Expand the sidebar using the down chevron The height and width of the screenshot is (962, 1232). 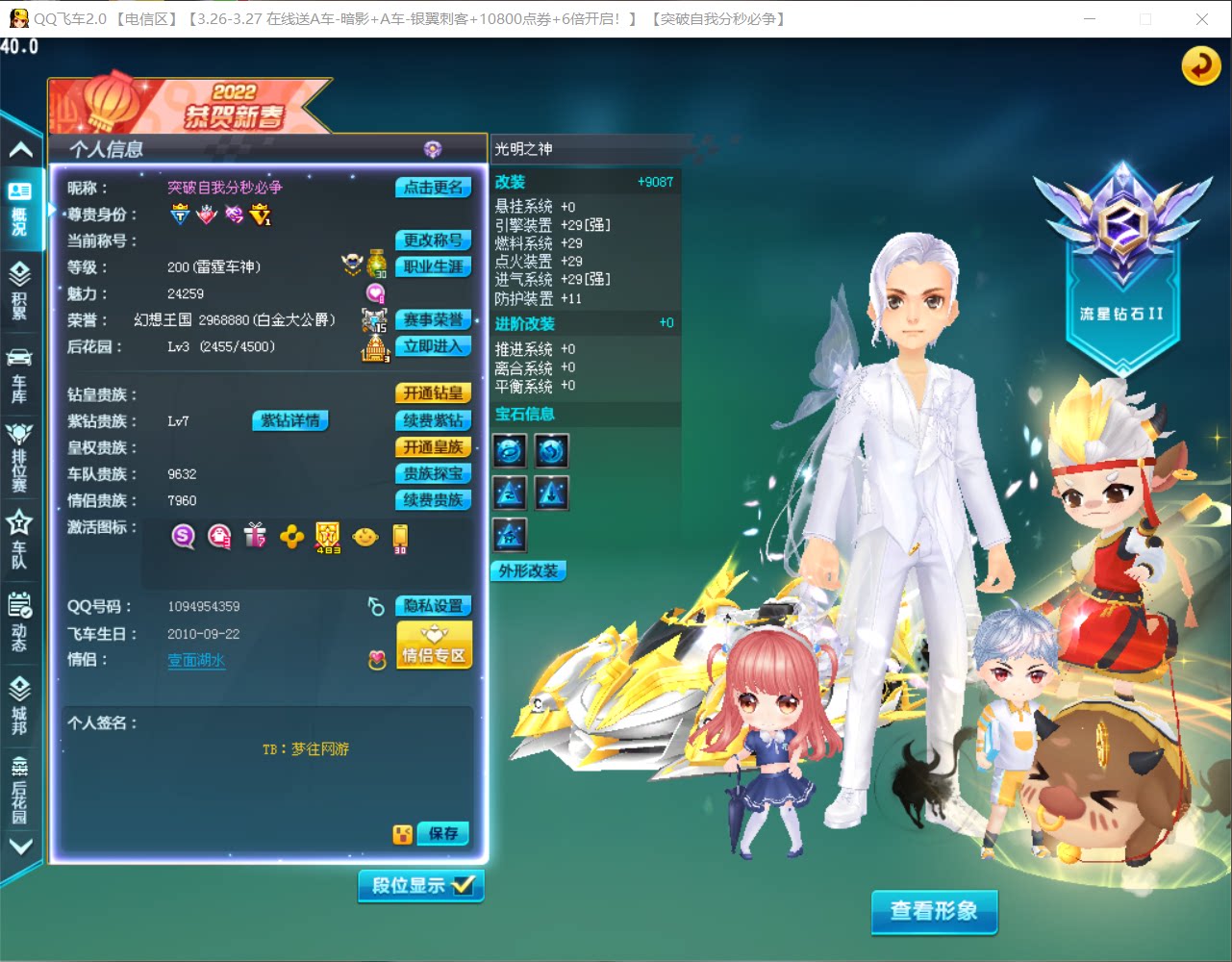point(21,847)
